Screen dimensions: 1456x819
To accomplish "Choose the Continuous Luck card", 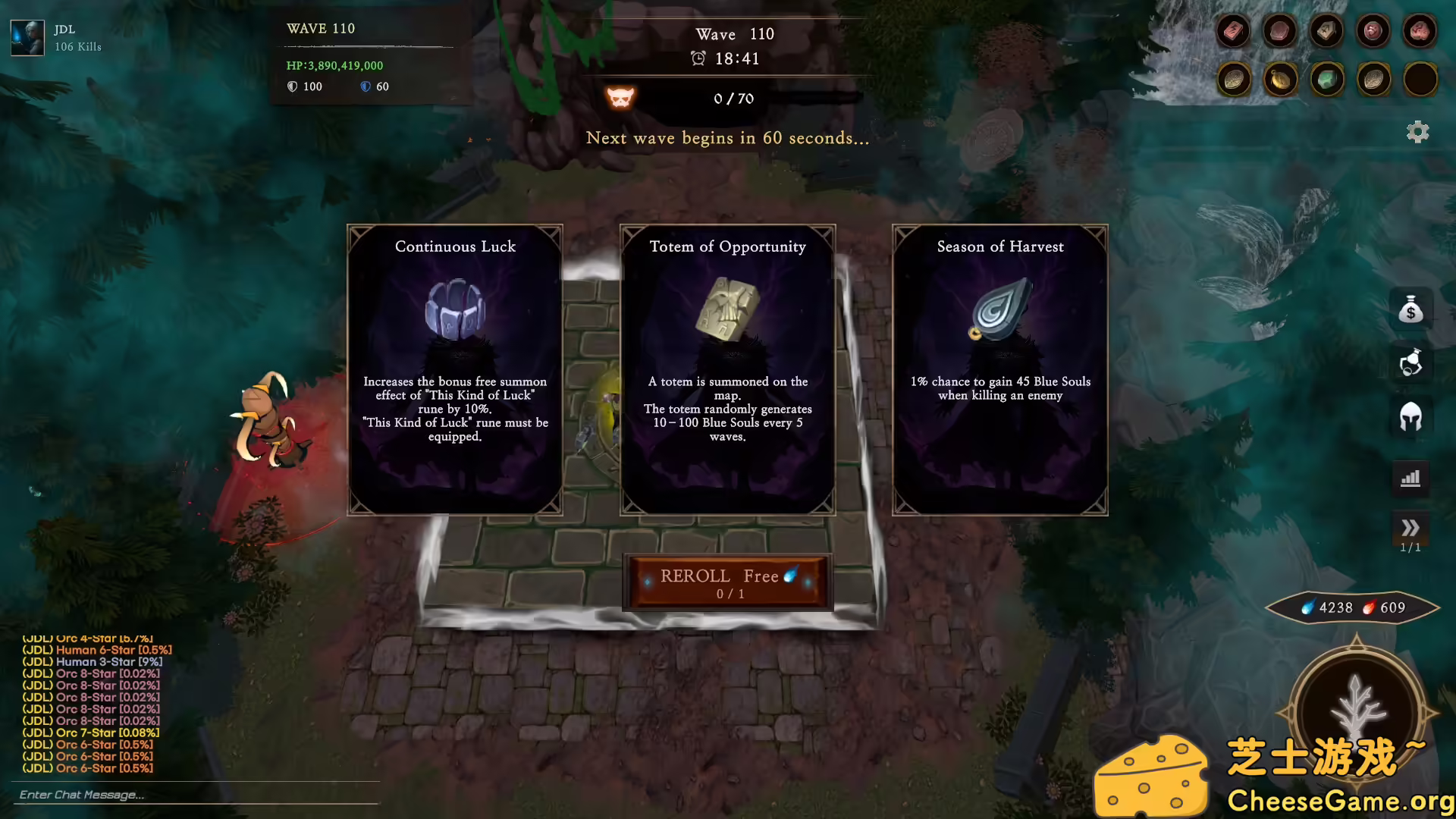I will point(455,369).
